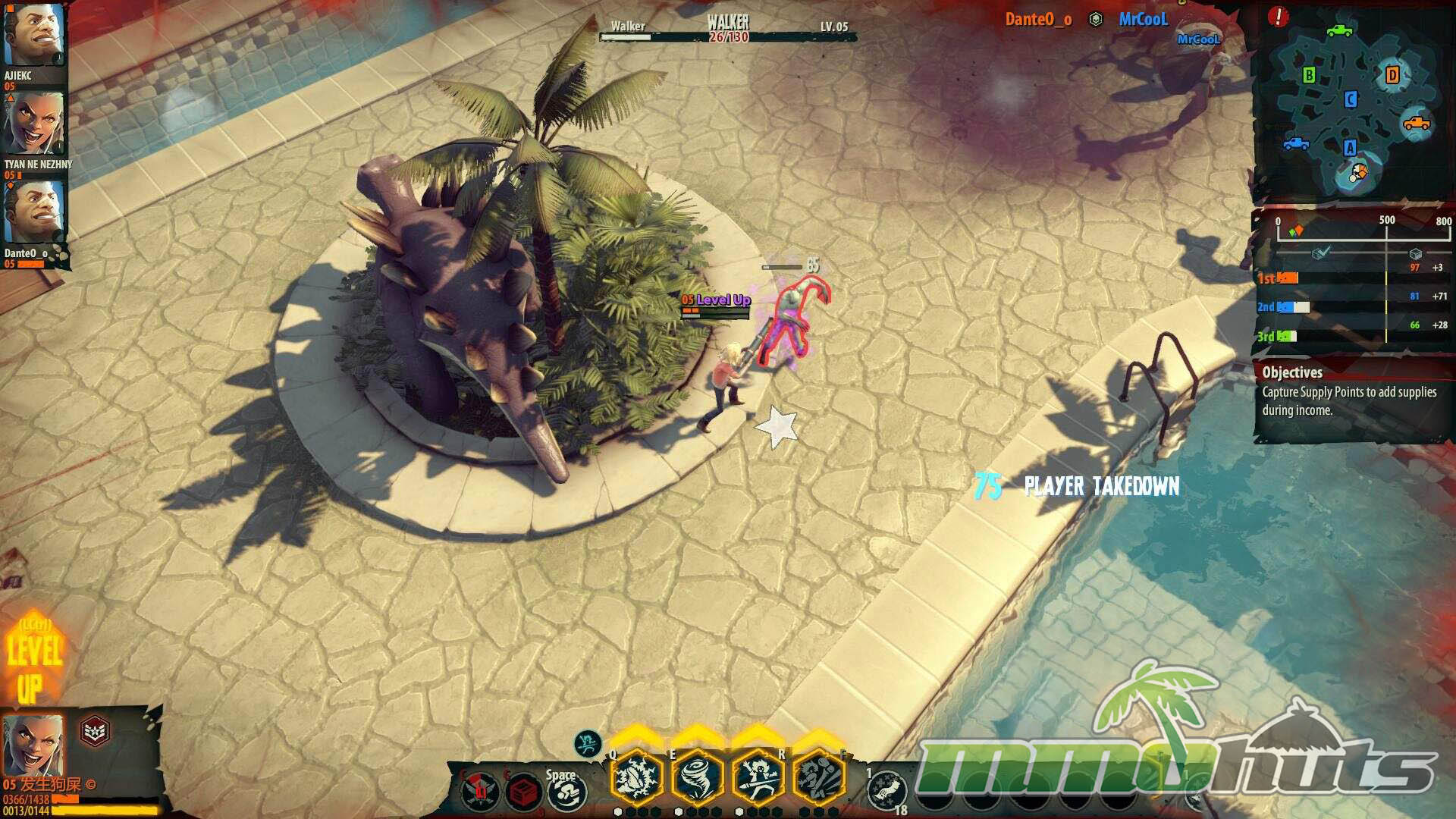This screenshot has width=1456, height=819.
Task: Open the Objectives panel
Action: pyautogui.click(x=1350, y=391)
